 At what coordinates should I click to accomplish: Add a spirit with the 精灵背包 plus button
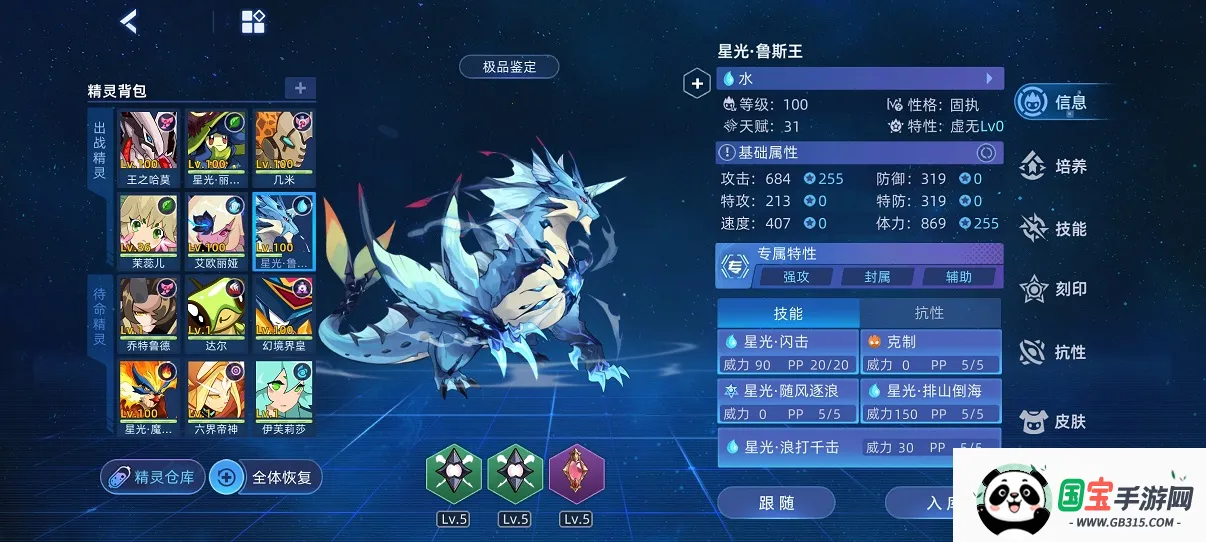[x=300, y=88]
